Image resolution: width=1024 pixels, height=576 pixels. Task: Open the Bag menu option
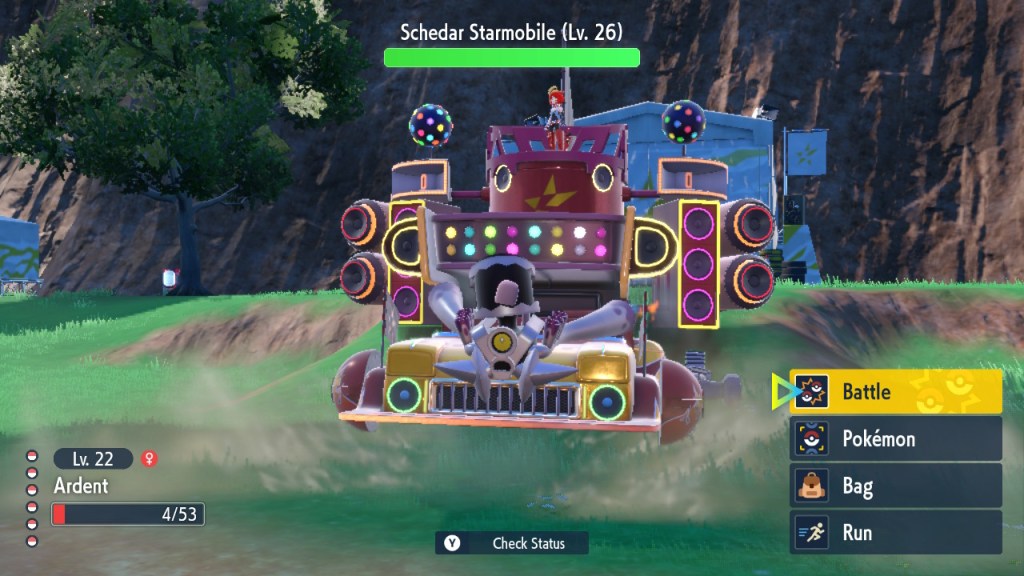(895, 486)
